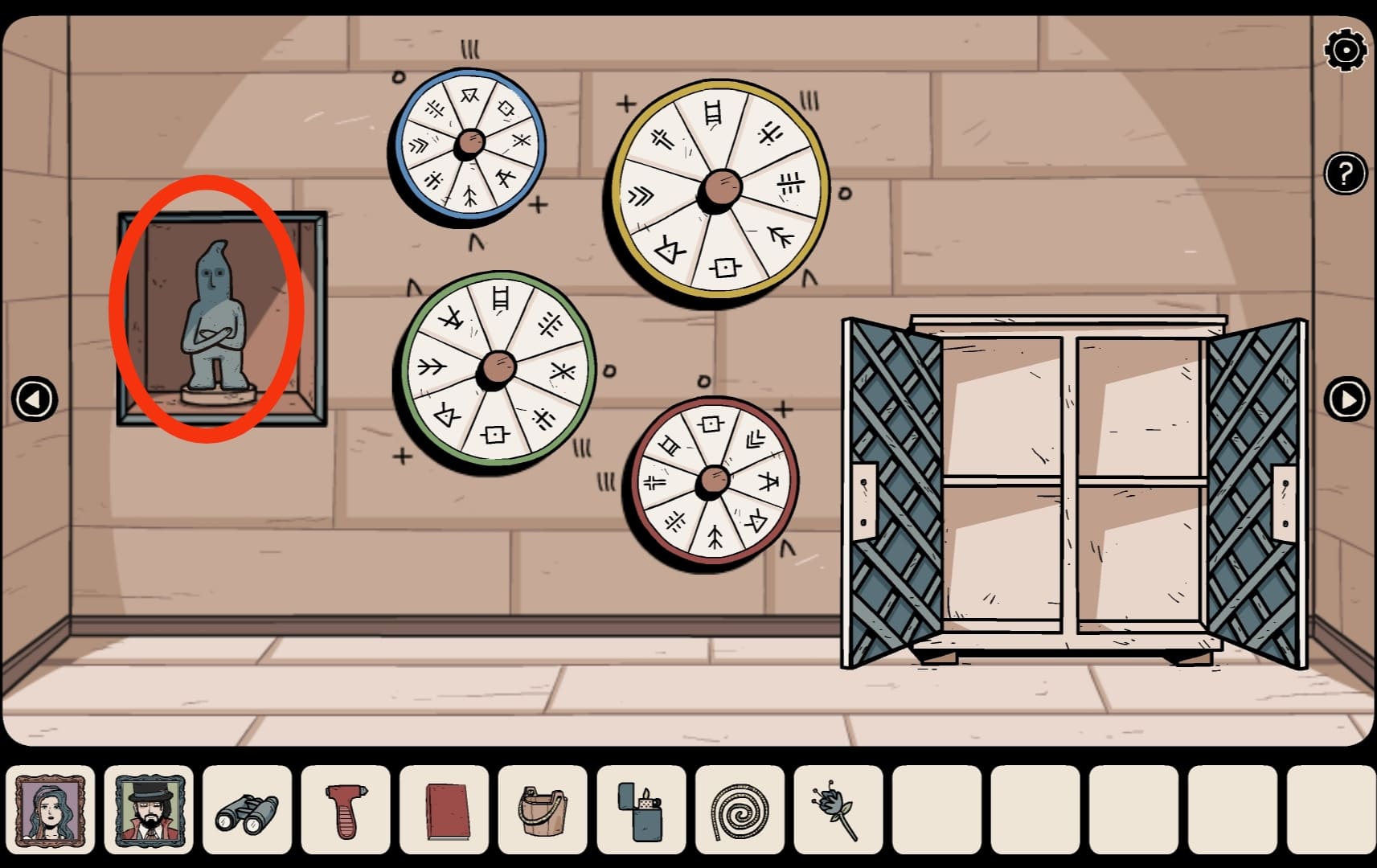Screen dimensions: 1377x868
Task: Go to the room on the left
Action: click(34, 399)
